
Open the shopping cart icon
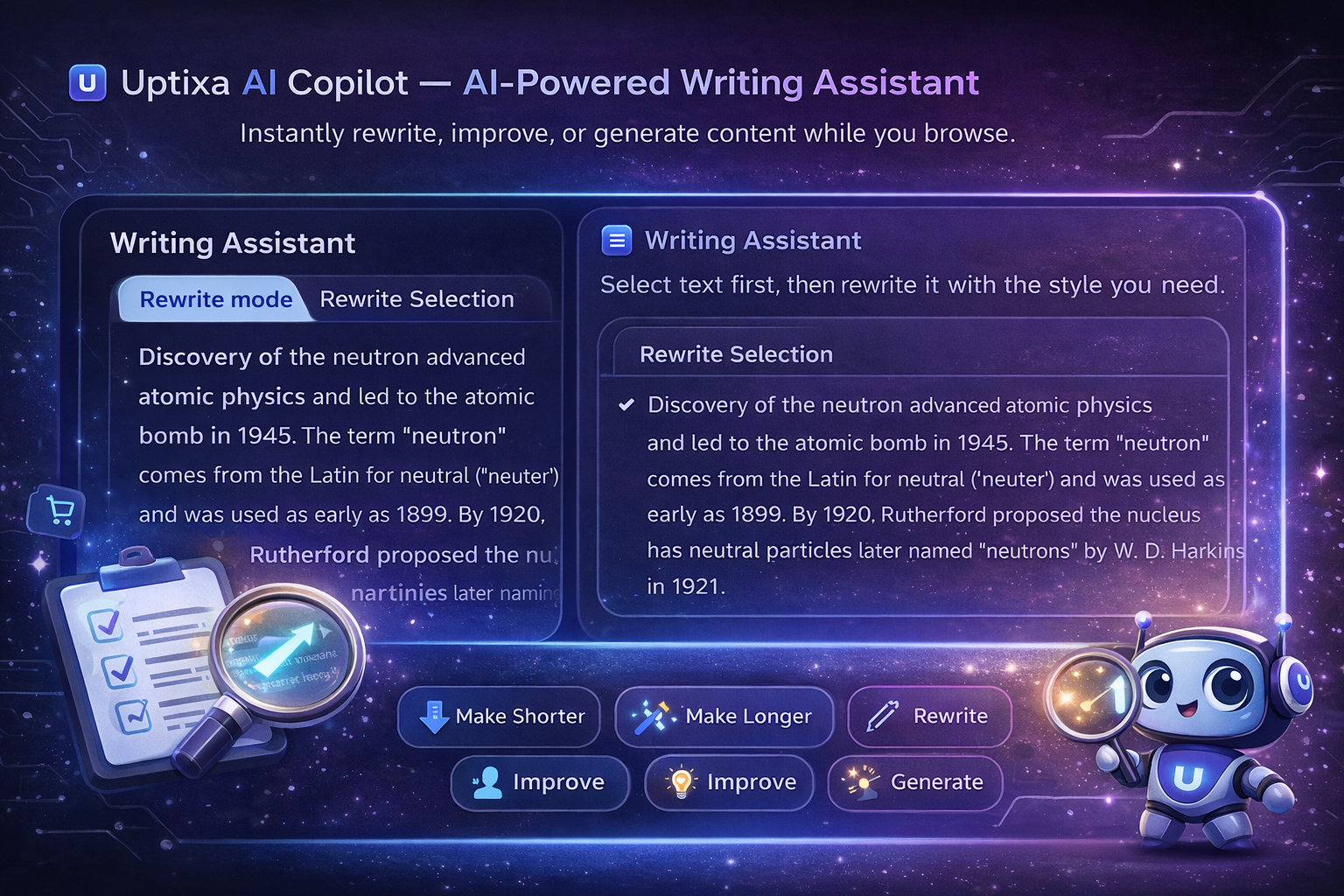[58, 511]
